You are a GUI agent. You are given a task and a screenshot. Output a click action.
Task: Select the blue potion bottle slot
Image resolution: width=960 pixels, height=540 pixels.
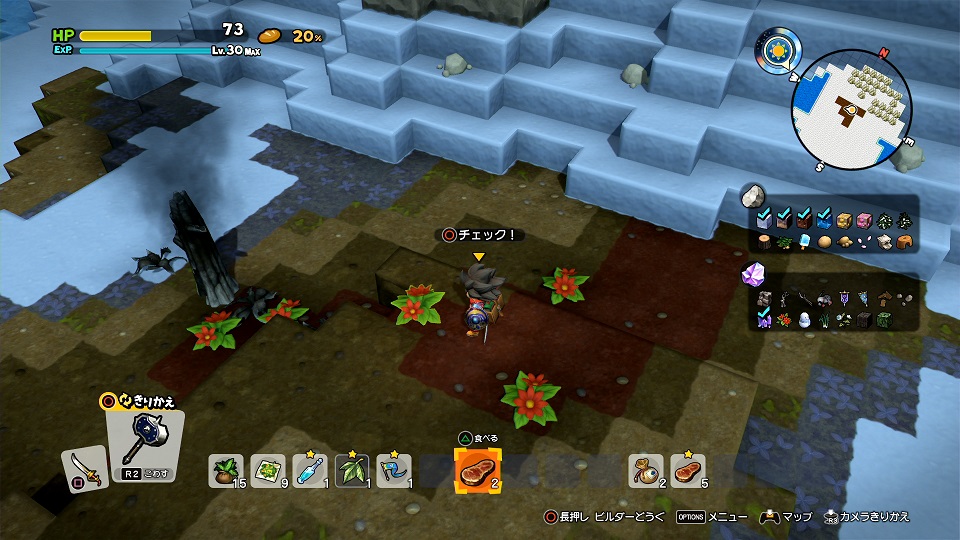coord(310,469)
